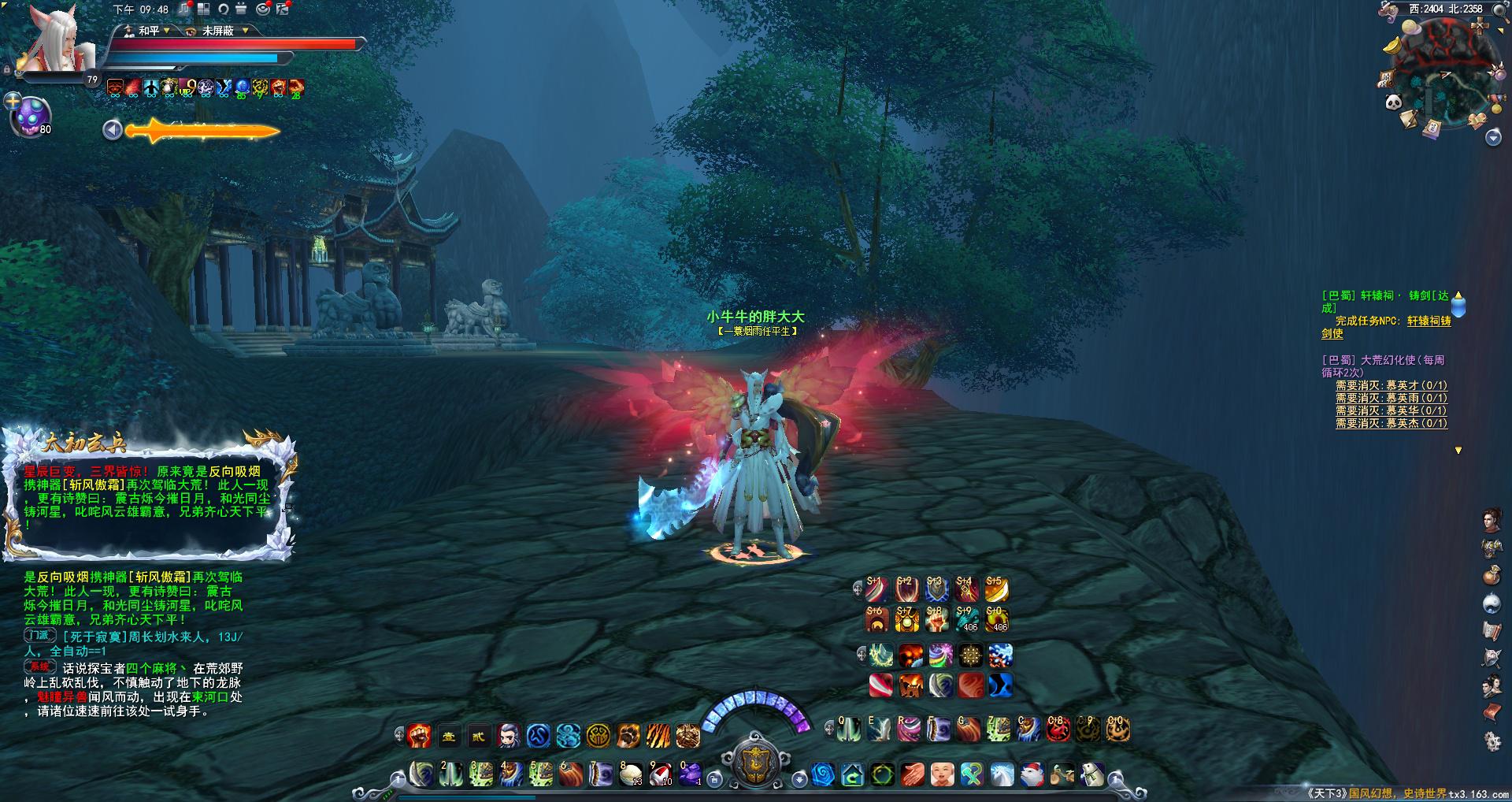
Task: Activate the white unicorn mount icon
Action: pos(1002,775)
